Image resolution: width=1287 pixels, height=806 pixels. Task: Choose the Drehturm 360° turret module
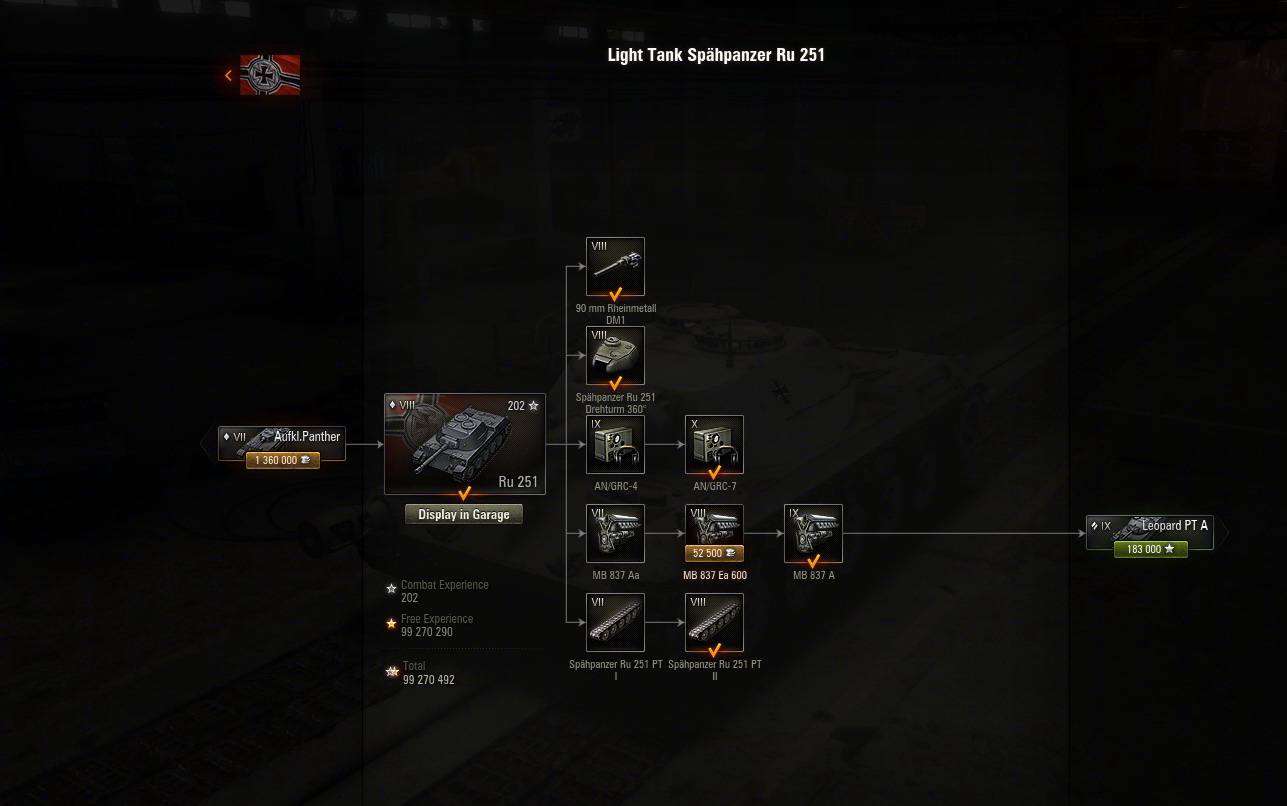(x=616, y=355)
